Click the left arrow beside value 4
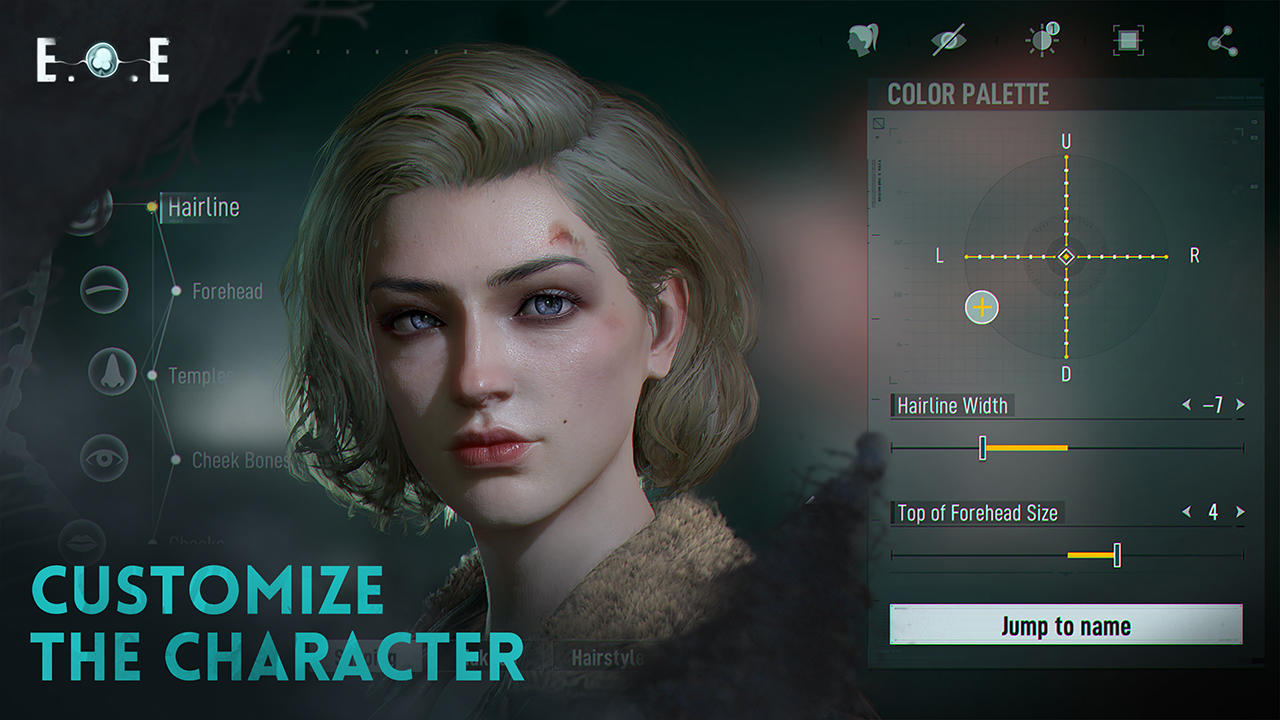1280x720 pixels. tap(1186, 513)
